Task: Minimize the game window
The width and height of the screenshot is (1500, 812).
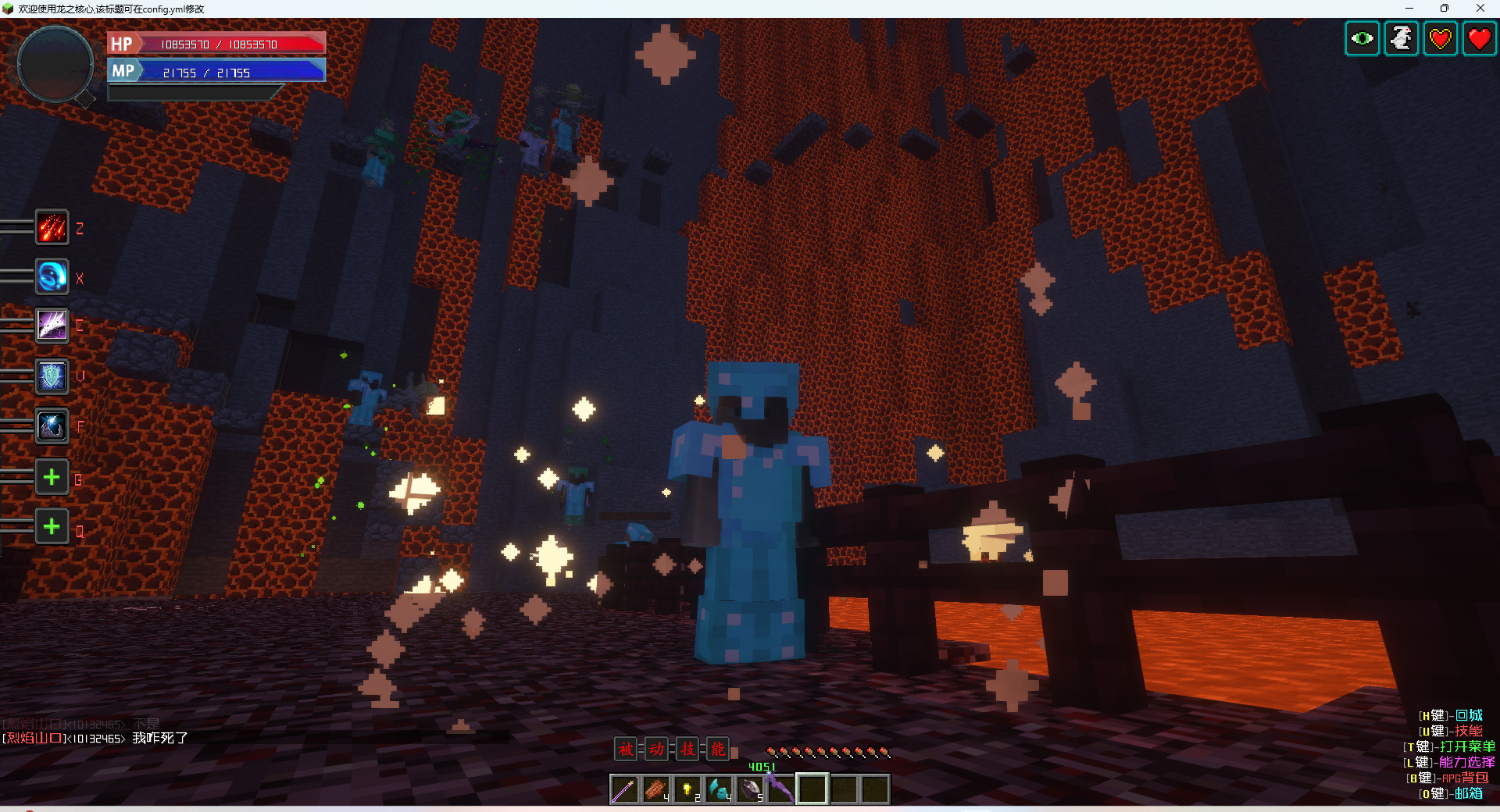Action: pyautogui.click(x=1409, y=9)
